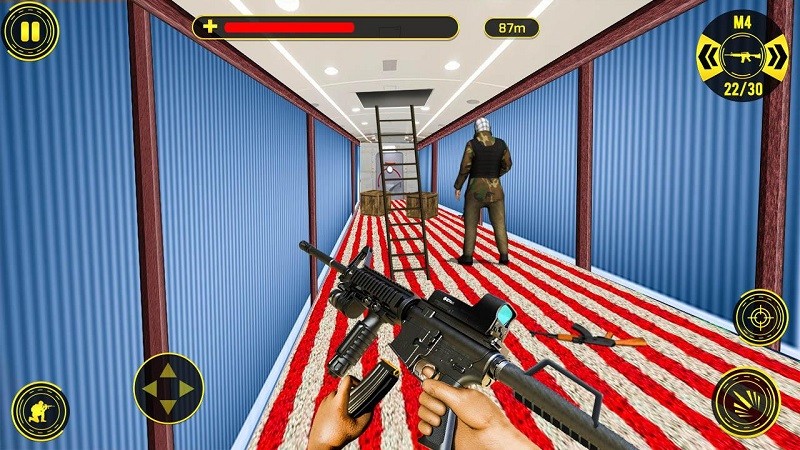Screen dimensions: 800x450
Task: Activate the crouching soldier stance button
Action: click(40, 411)
